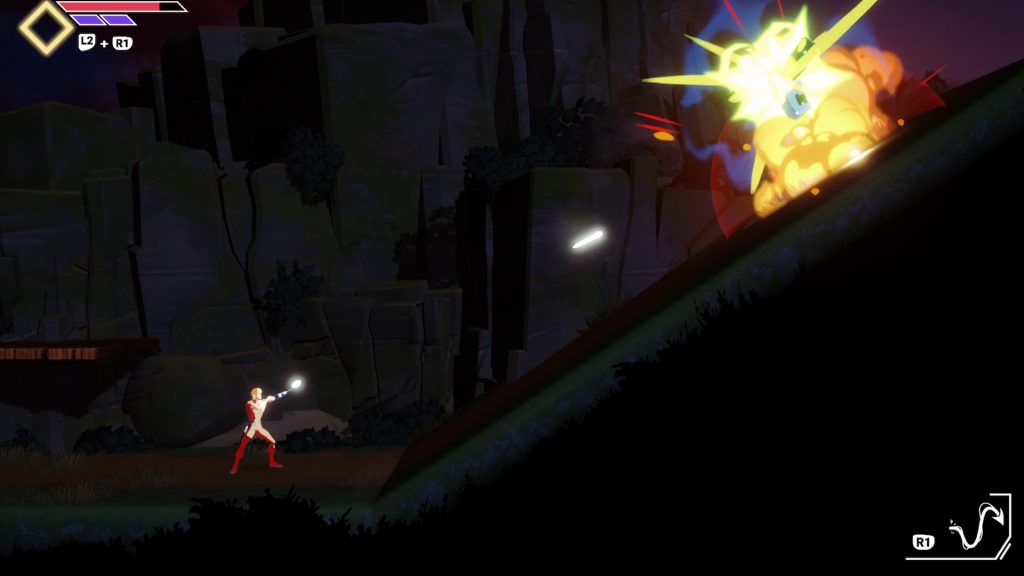Activate the curving arrow shot ability icon
The width and height of the screenshot is (1024, 576).
coord(974,528)
